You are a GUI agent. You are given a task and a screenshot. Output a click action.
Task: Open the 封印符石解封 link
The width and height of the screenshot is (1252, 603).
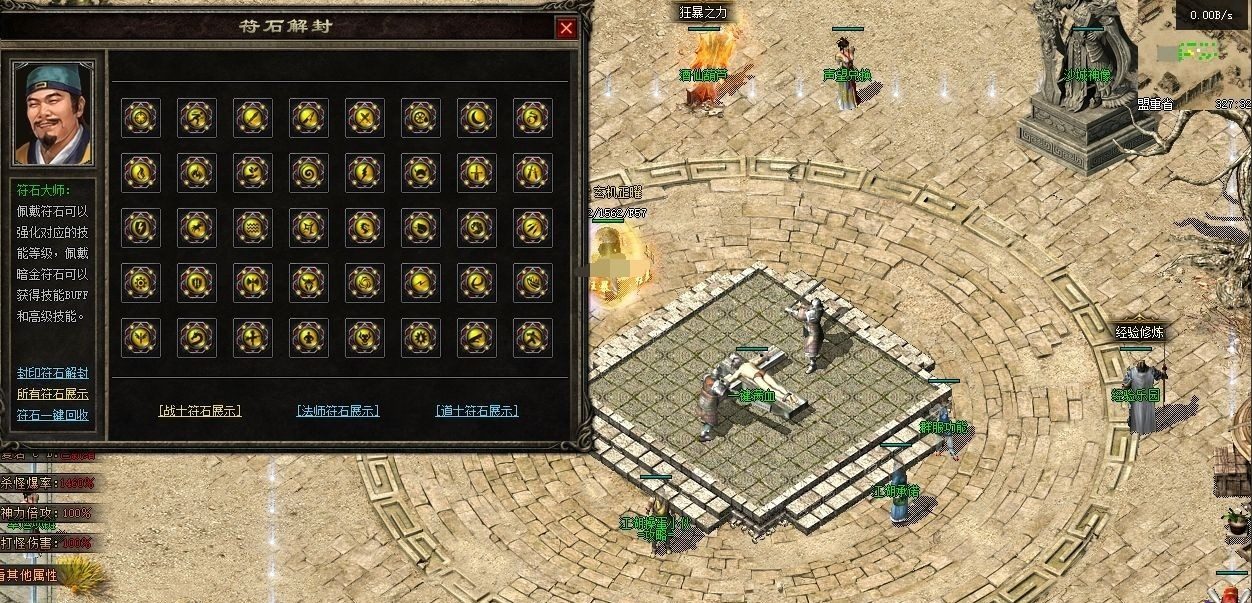53,373
